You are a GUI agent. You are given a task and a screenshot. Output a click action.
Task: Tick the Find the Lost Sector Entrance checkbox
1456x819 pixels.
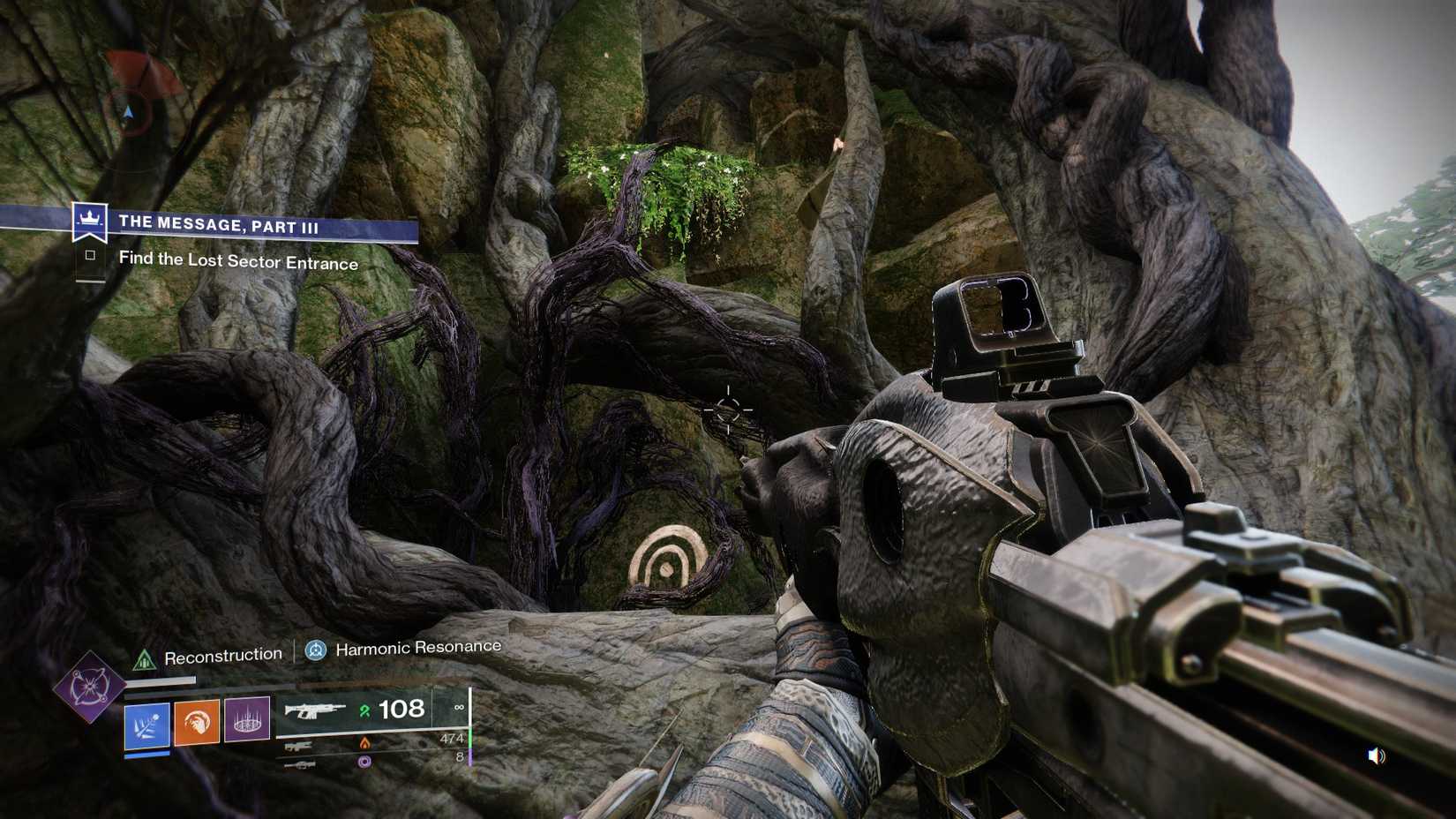pyautogui.click(x=90, y=256)
